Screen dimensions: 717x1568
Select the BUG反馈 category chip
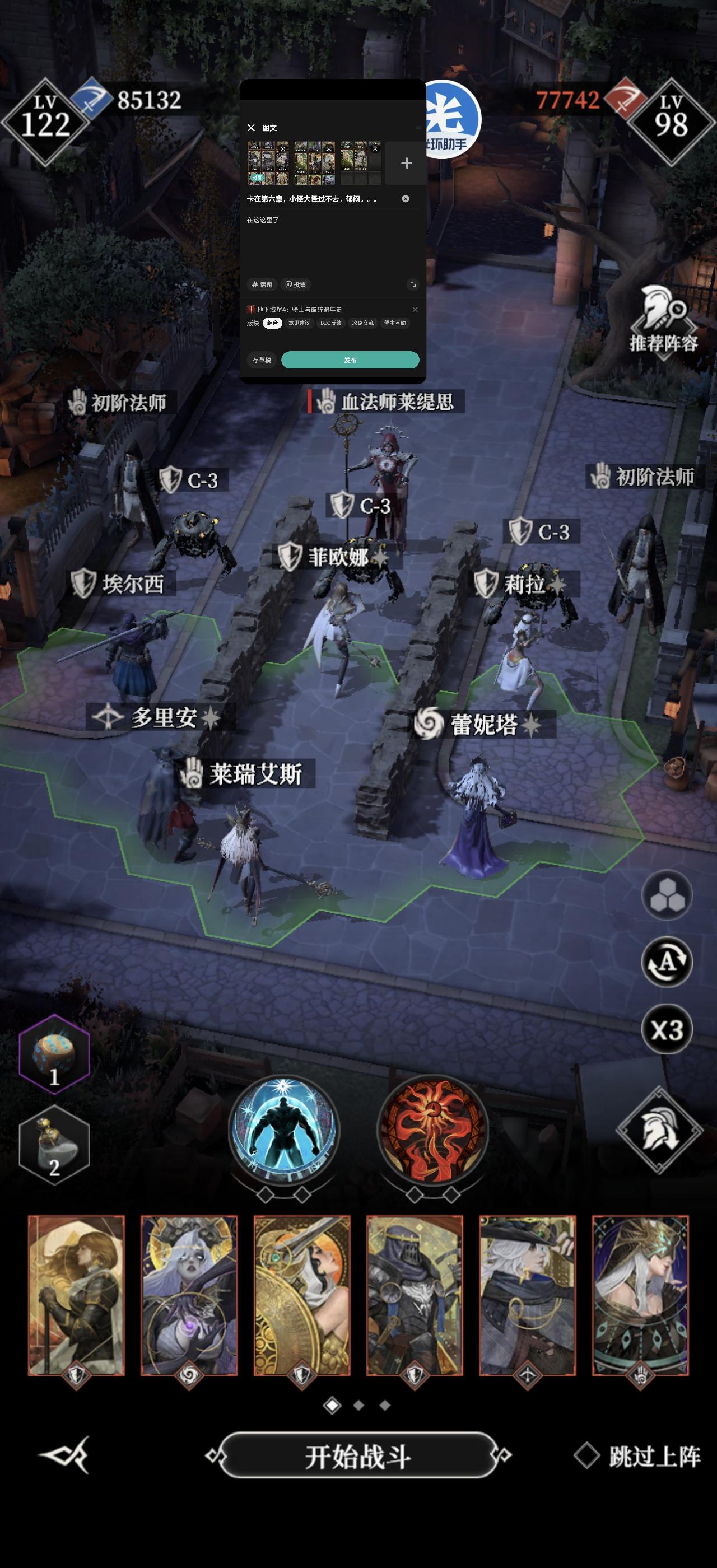click(x=331, y=323)
